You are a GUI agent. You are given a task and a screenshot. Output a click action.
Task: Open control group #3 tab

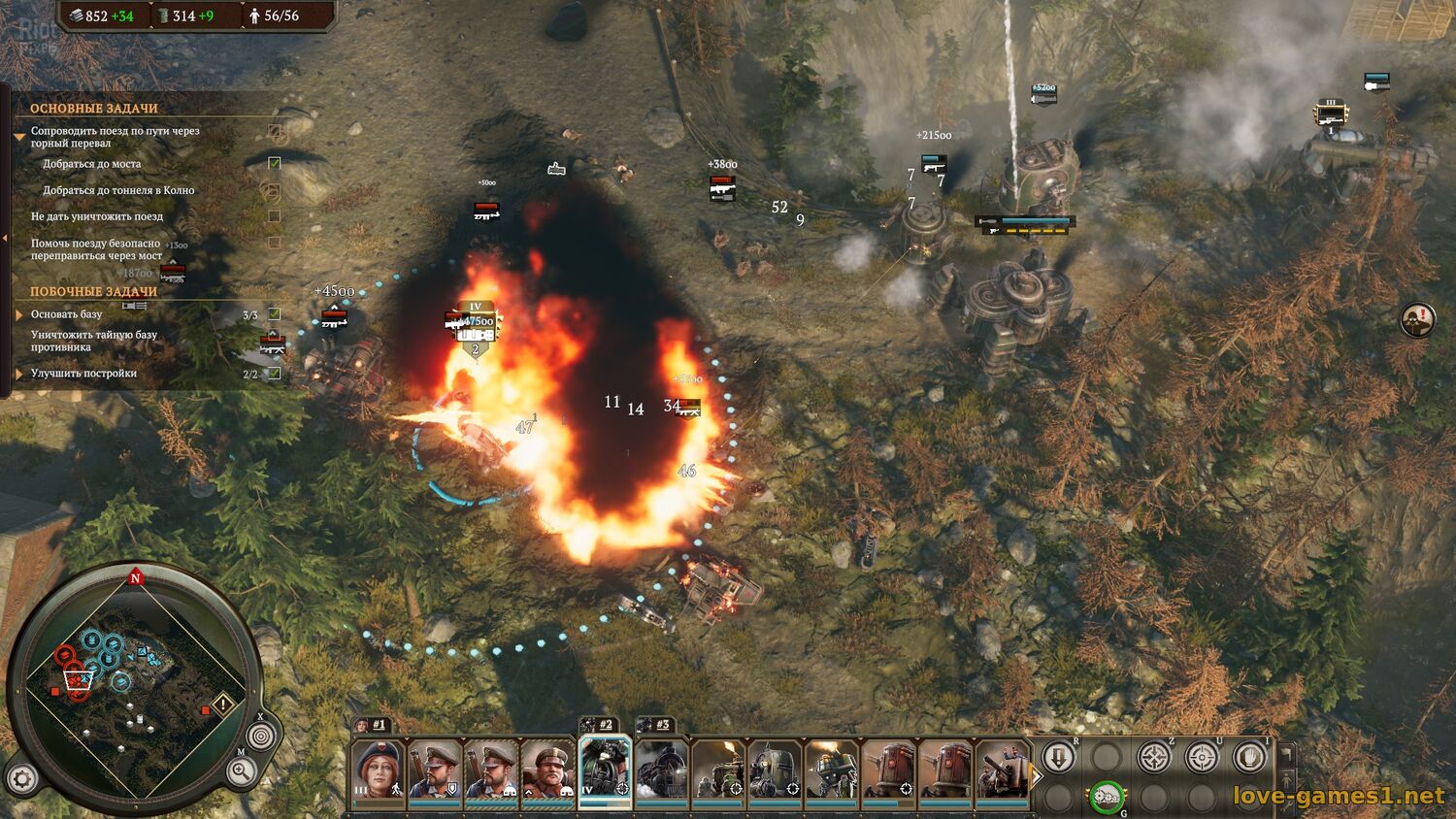point(655,725)
